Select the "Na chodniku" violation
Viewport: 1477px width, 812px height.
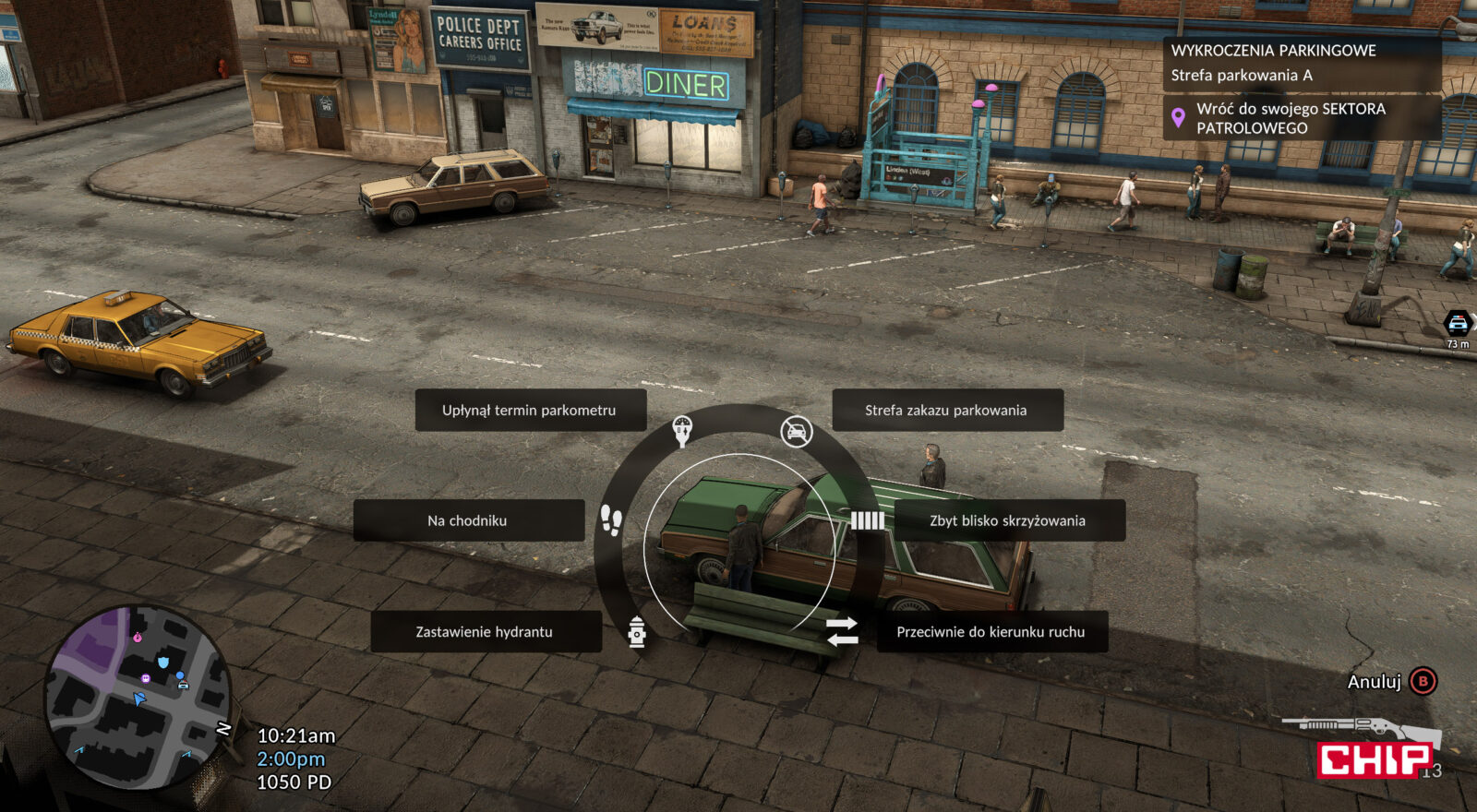pos(468,520)
